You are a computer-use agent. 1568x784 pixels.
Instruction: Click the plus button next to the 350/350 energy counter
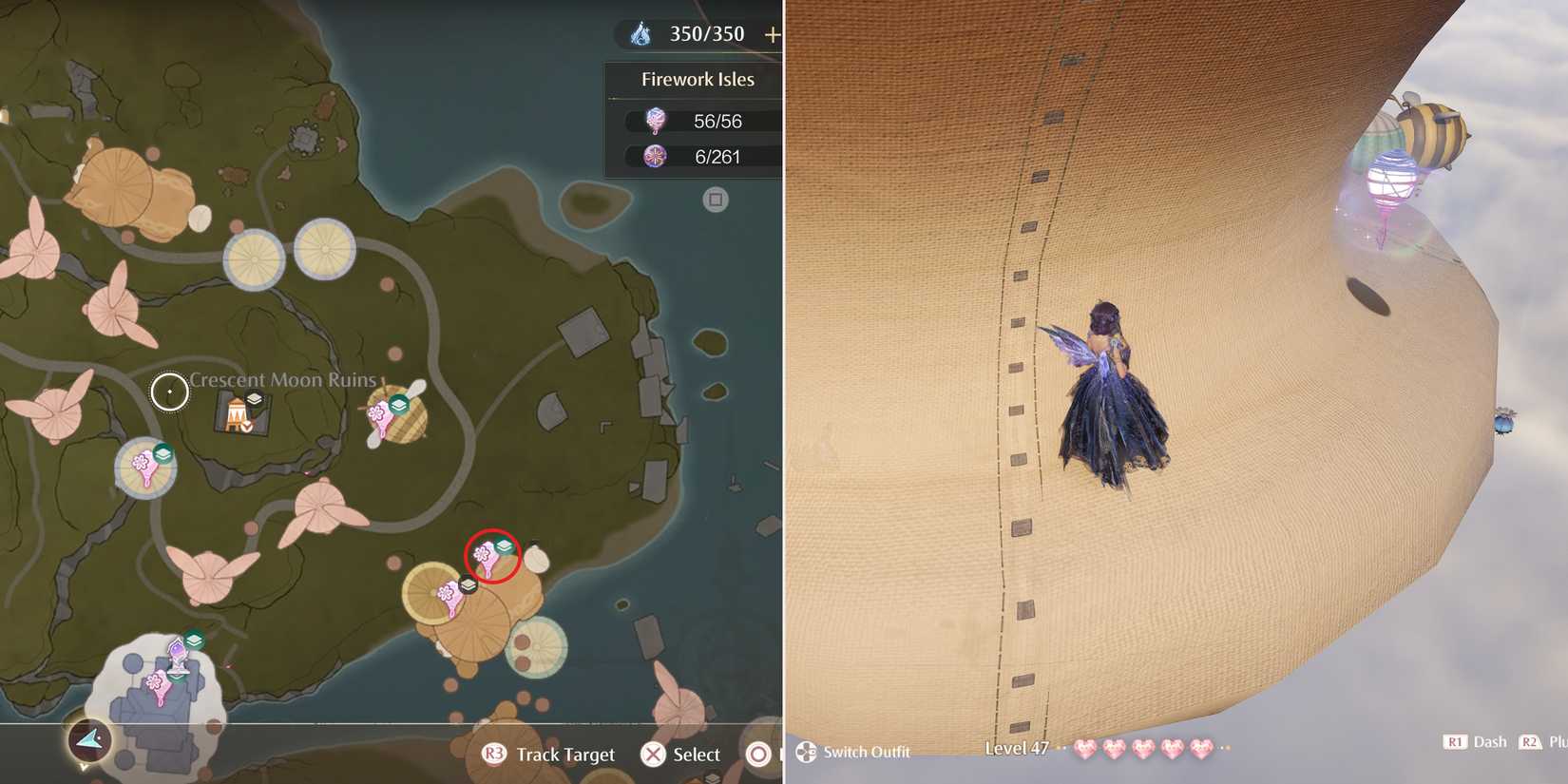[774, 33]
